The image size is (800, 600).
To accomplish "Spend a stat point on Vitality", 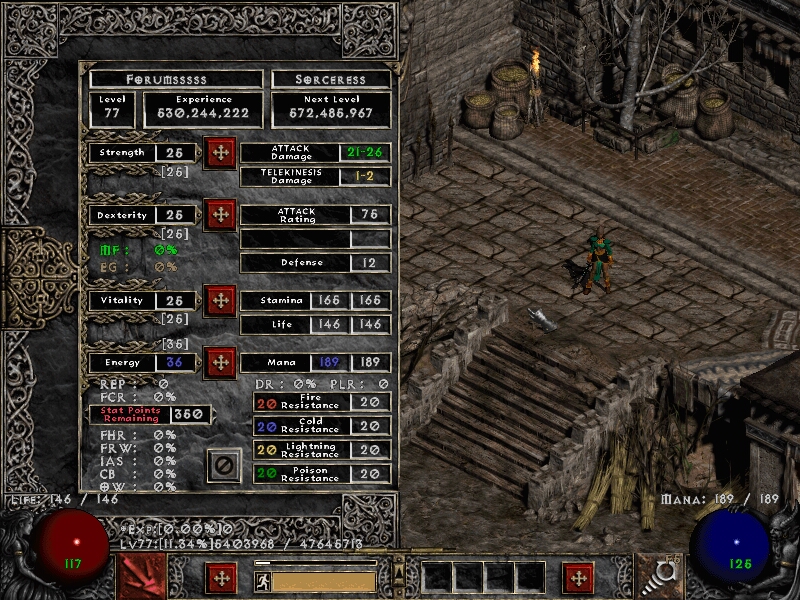I will [220, 300].
